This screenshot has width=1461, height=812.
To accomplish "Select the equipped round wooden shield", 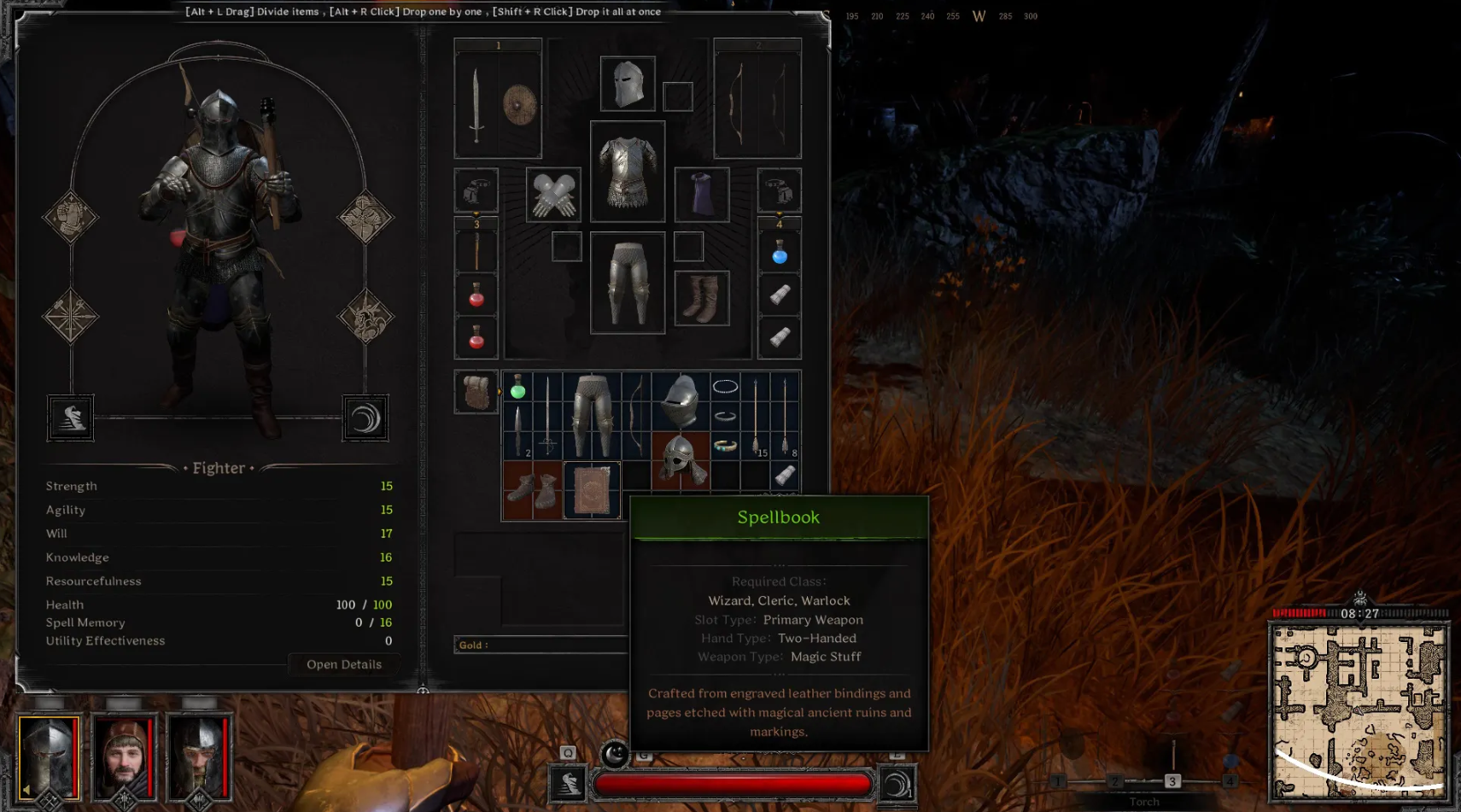I will point(519,106).
